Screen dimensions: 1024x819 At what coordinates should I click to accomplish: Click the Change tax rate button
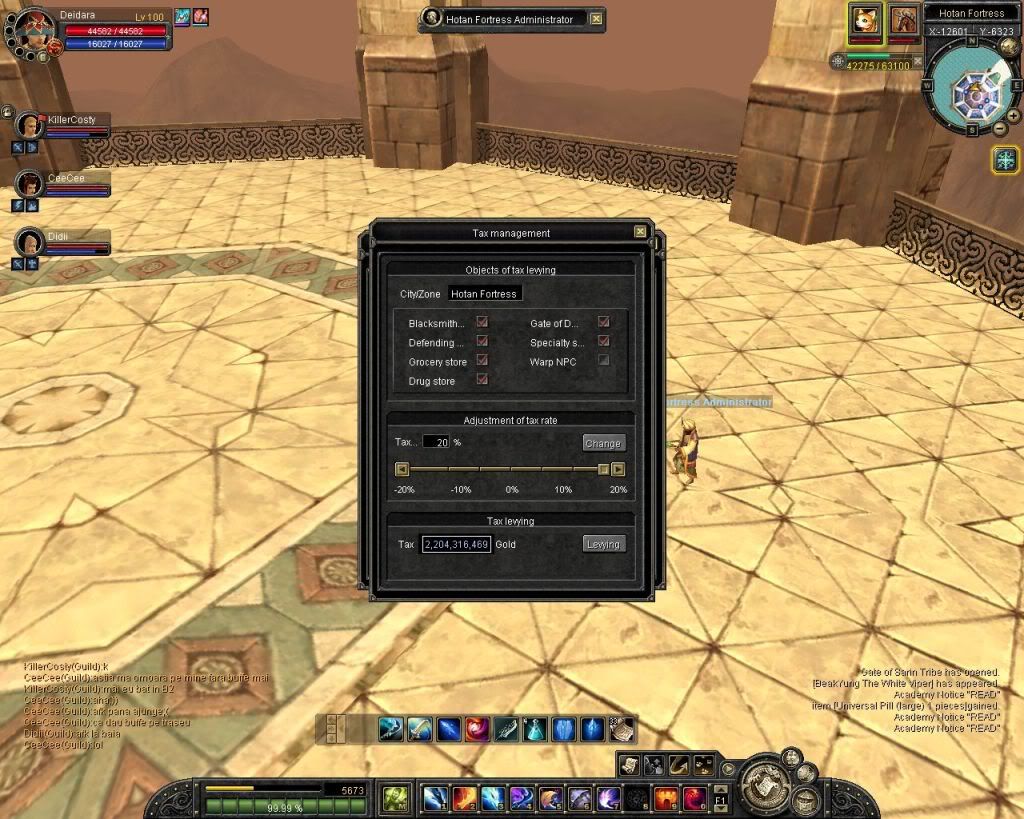603,443
